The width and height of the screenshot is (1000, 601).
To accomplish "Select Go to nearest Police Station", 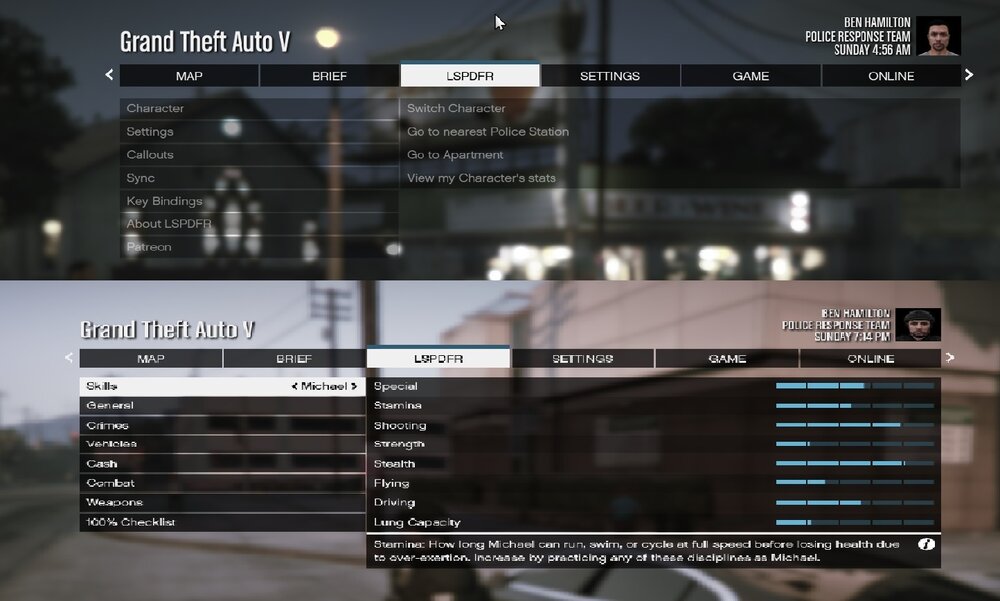I will tap(488, 131).
